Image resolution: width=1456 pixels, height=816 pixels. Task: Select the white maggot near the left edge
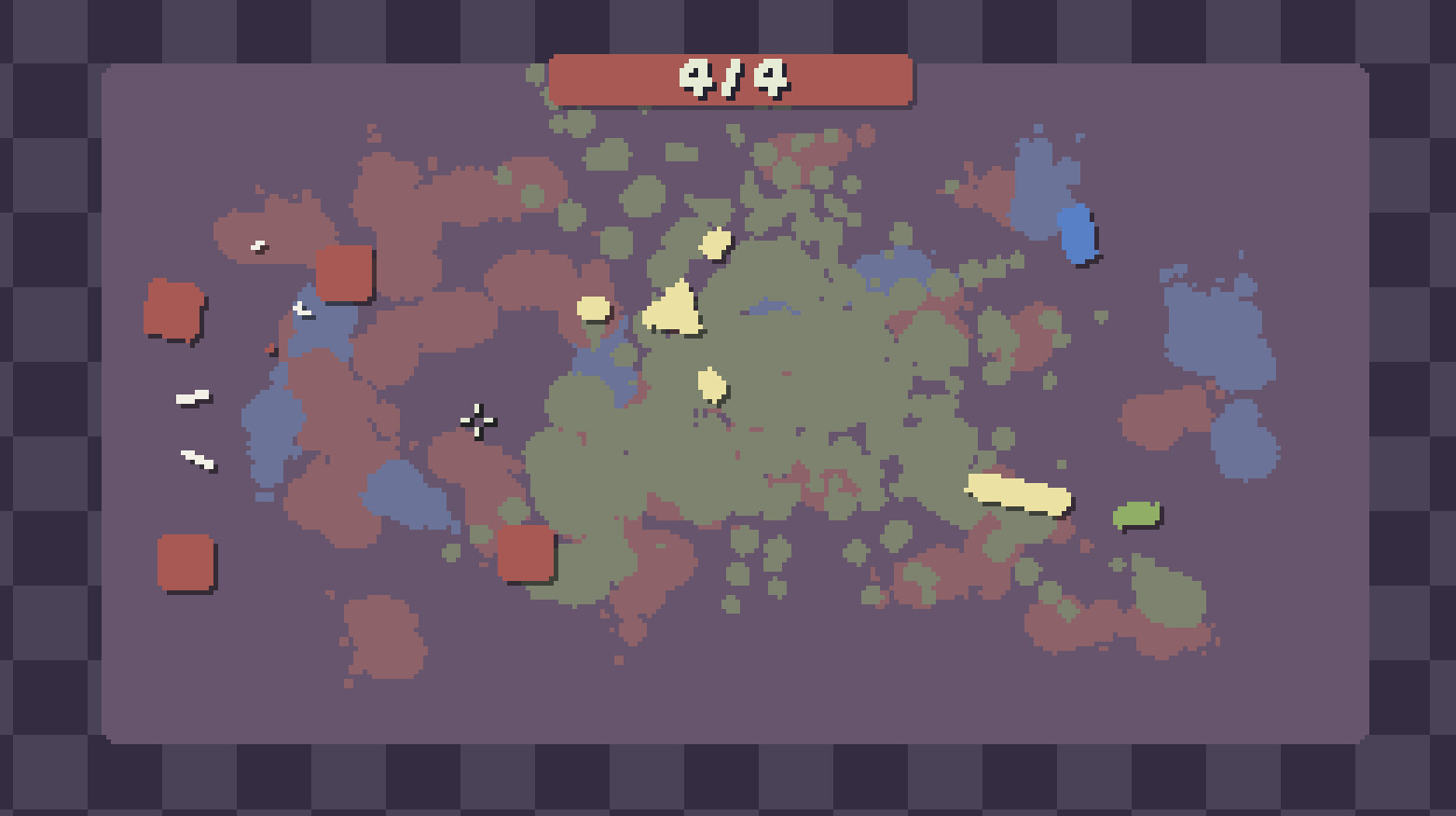click(191, 394)
